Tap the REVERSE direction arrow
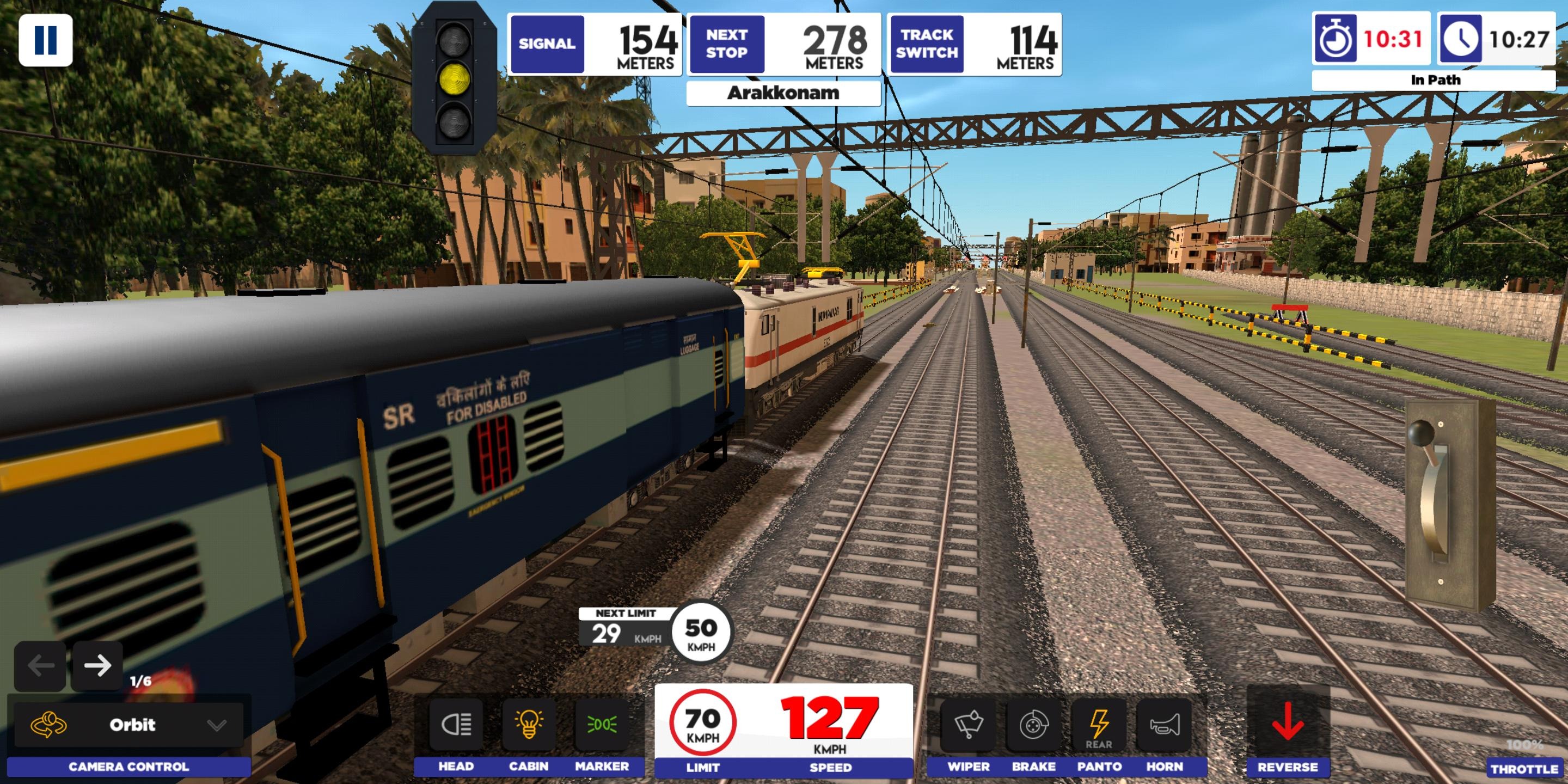This screenshot has width=1568, height=784. coord(1288,723)
